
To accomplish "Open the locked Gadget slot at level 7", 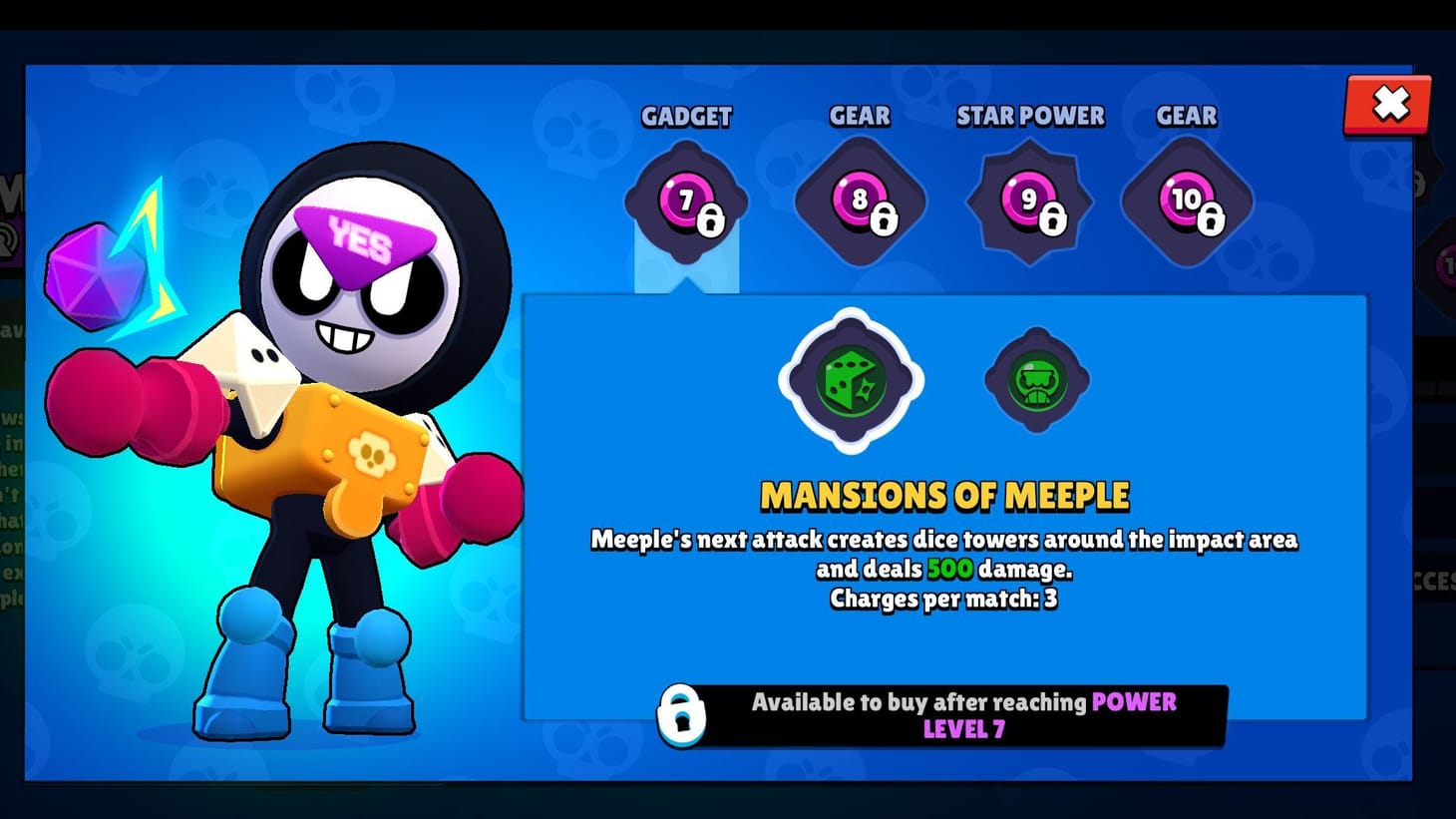I will 686,200.
